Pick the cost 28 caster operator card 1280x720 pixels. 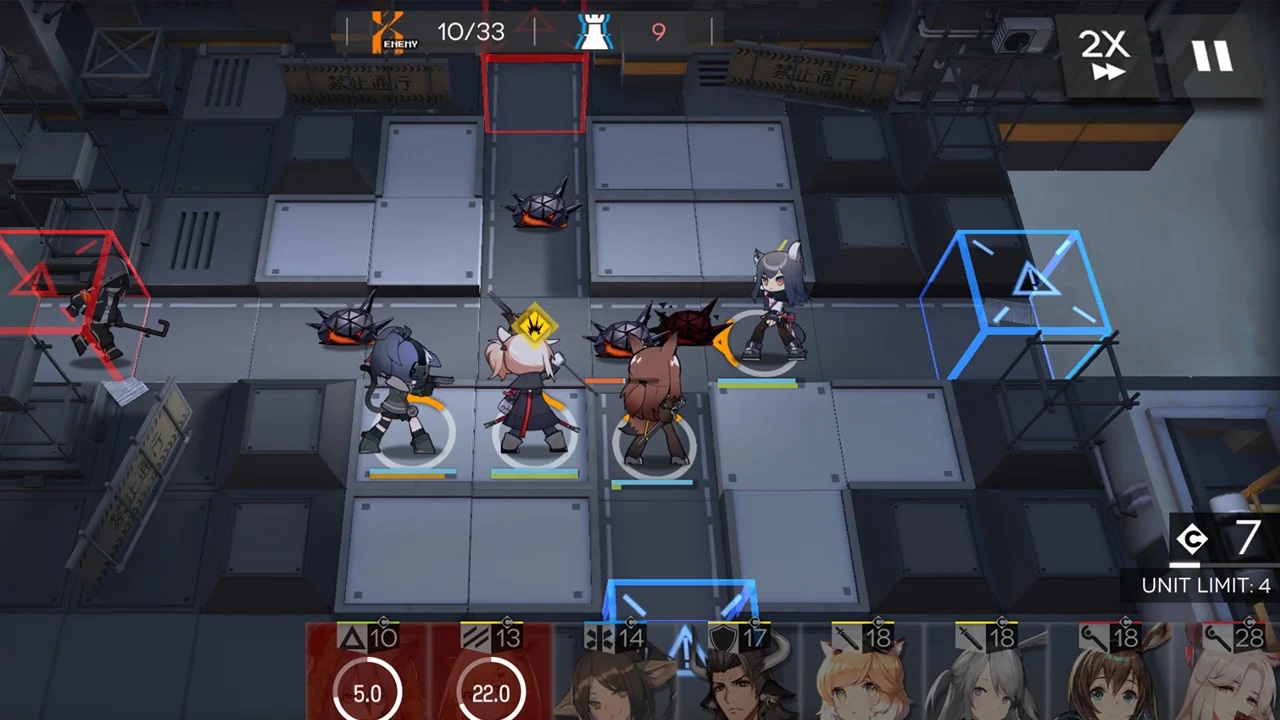click(x=1232, y=675)
